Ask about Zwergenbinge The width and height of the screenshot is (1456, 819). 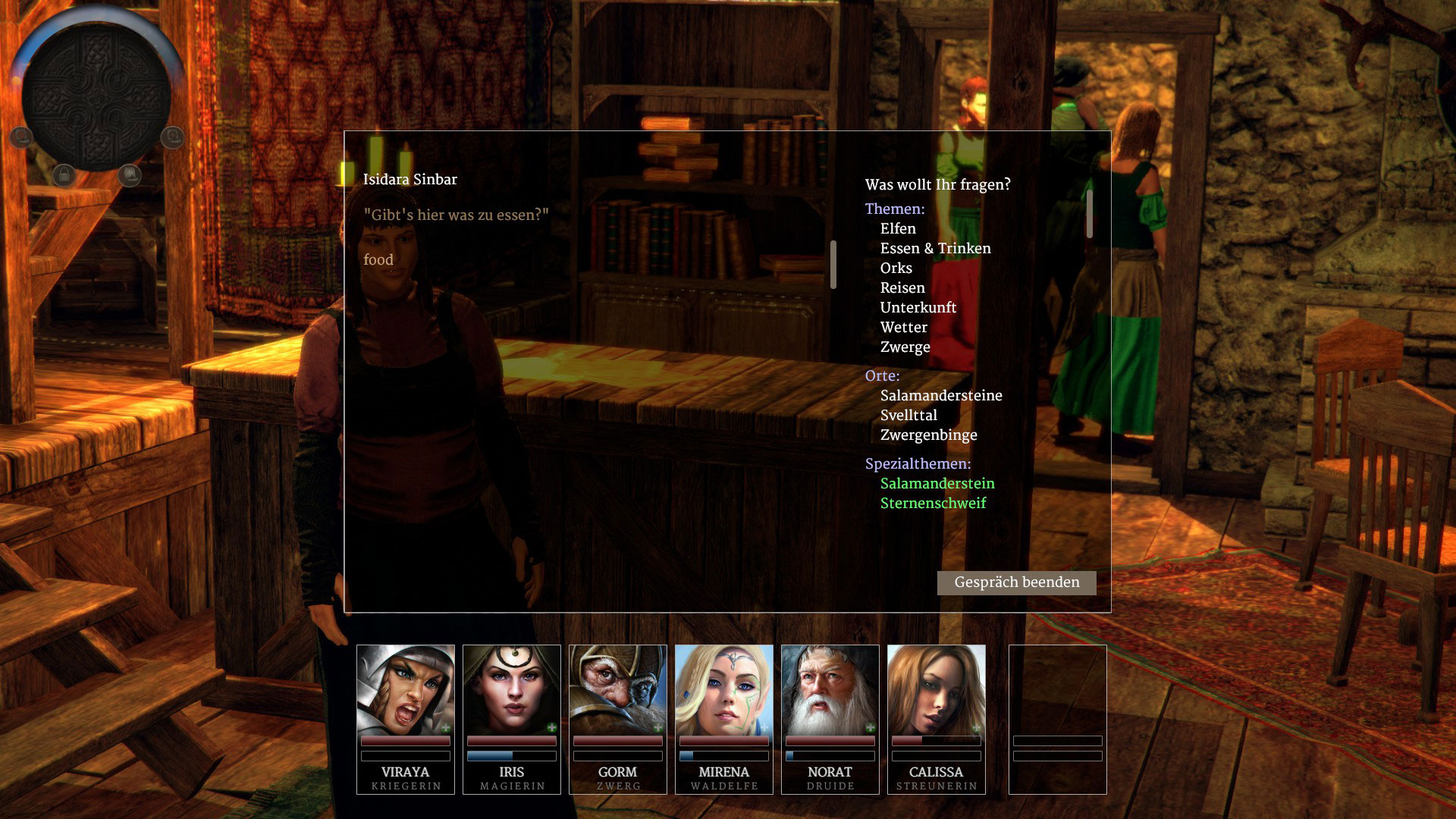pyautogui.click(x=928, y=435)
